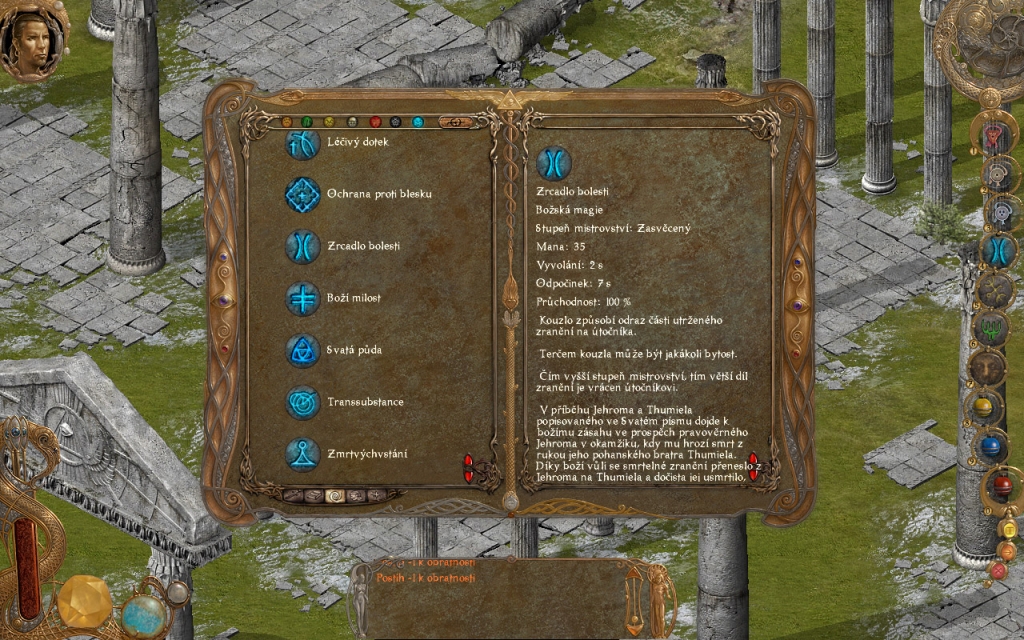Image resolution: width=1024 pixels, height=640 pixels.
Task: Select the stone face icon on sidebar
Action: pyautogui.click(x=988, y=367)
